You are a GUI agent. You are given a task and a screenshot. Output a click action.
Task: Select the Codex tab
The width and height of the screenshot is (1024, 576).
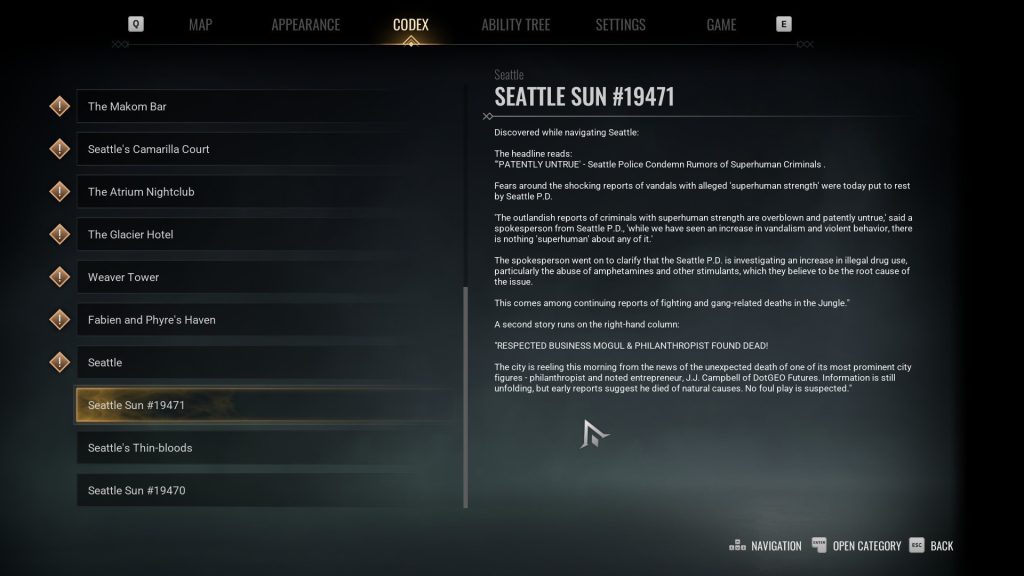(x=410, y=24)
